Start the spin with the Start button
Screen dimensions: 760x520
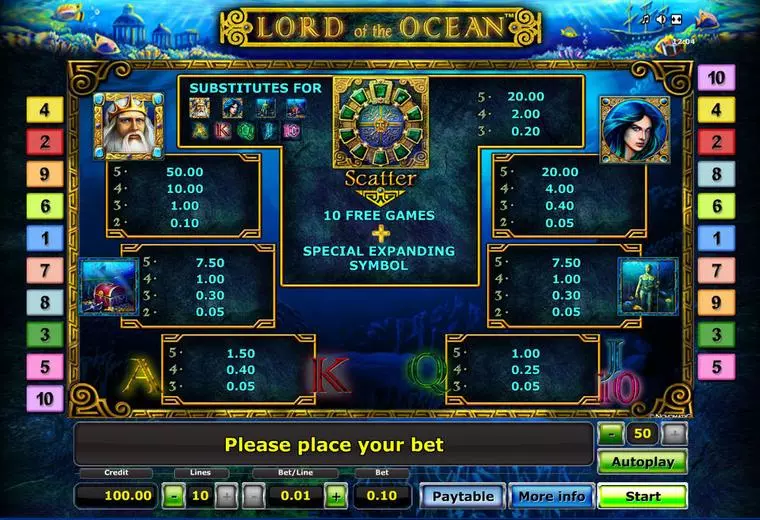pos(642,496)
